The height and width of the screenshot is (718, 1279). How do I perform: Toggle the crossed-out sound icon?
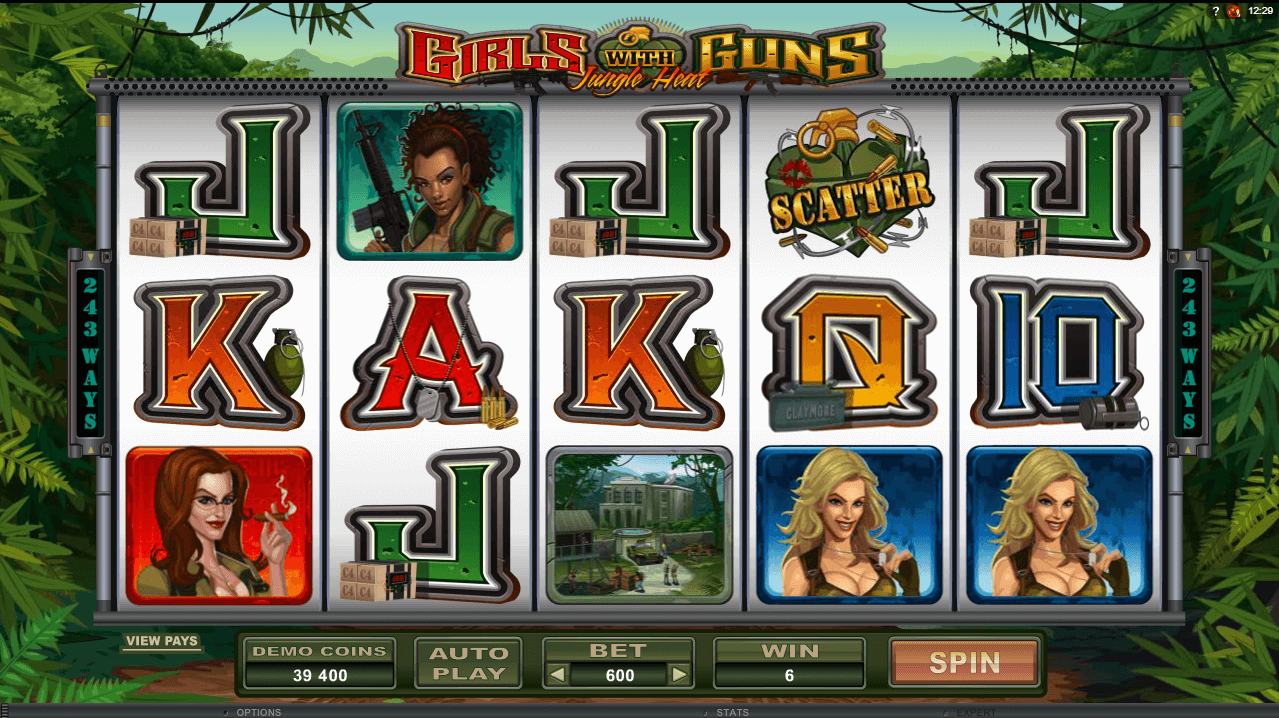[x=1233, y=10]
